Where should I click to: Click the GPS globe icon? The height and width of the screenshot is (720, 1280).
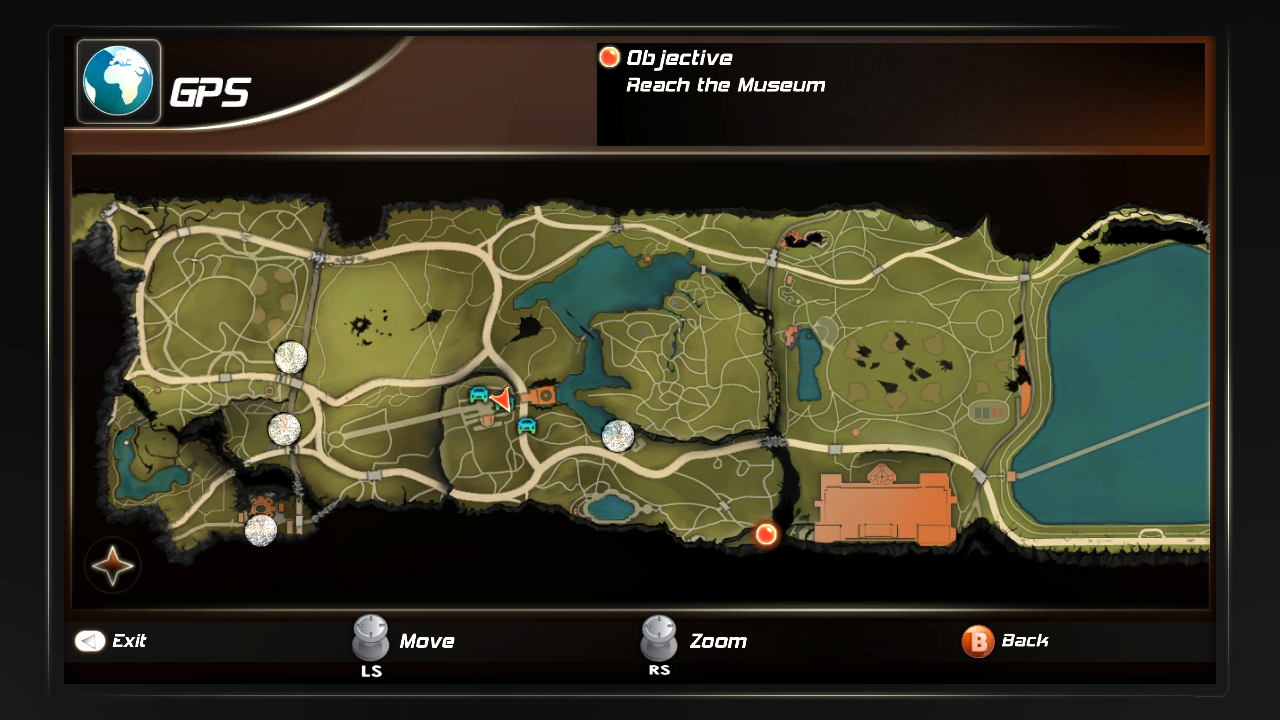coord(119,81)
